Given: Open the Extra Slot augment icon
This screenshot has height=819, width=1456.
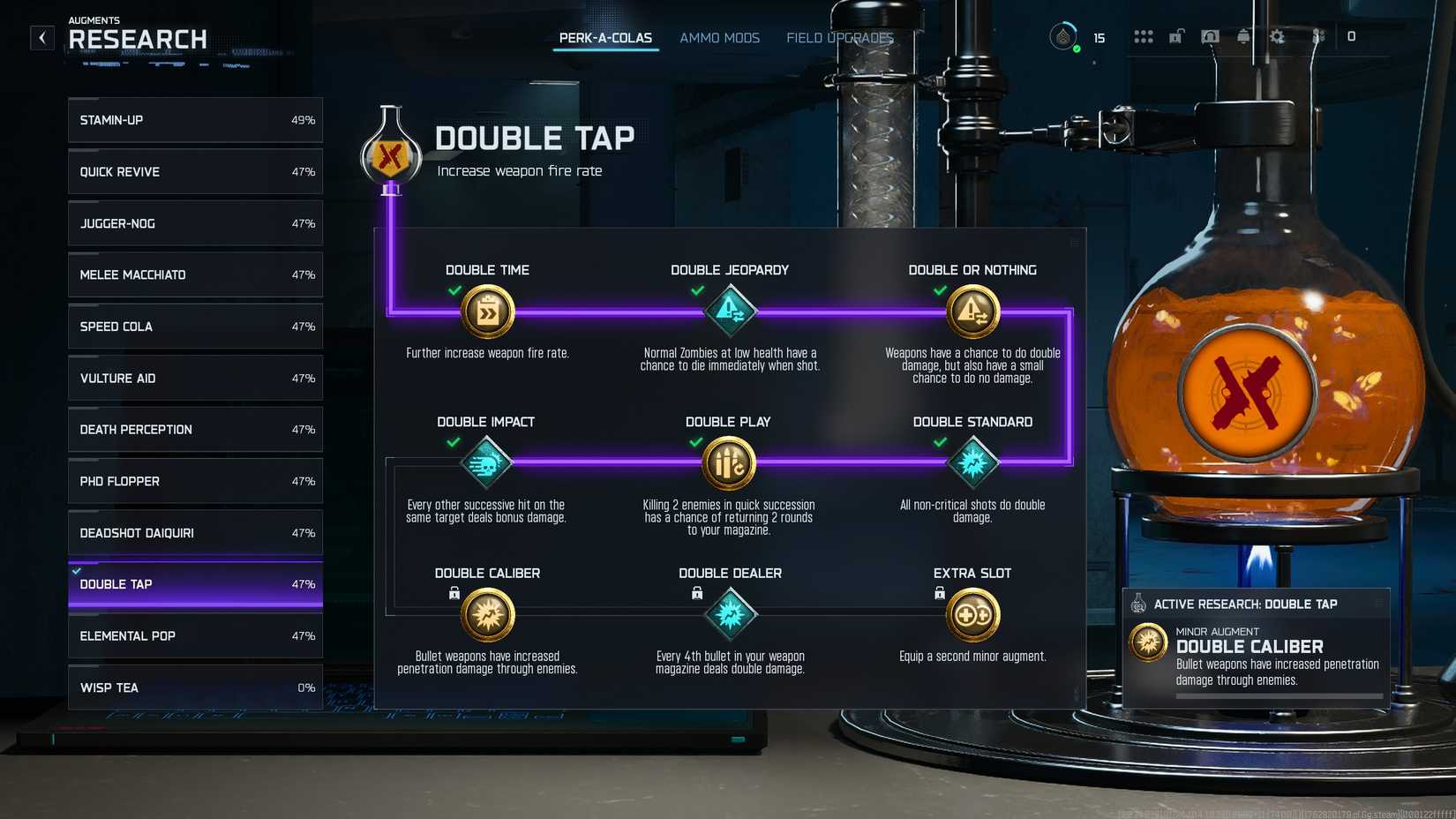Looking at the screenshot, I should [972, 613].
